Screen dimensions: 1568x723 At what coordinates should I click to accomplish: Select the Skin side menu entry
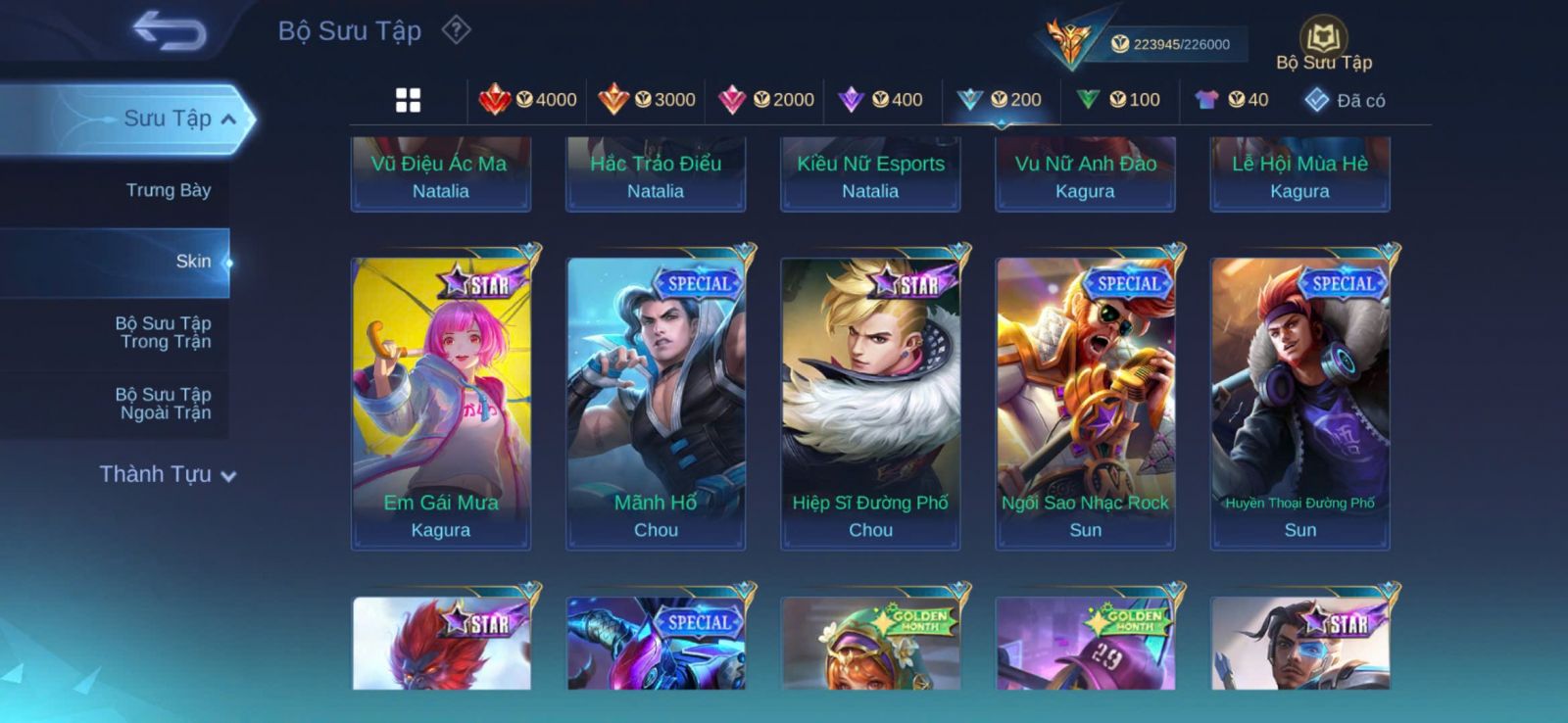tap(193, 262)
